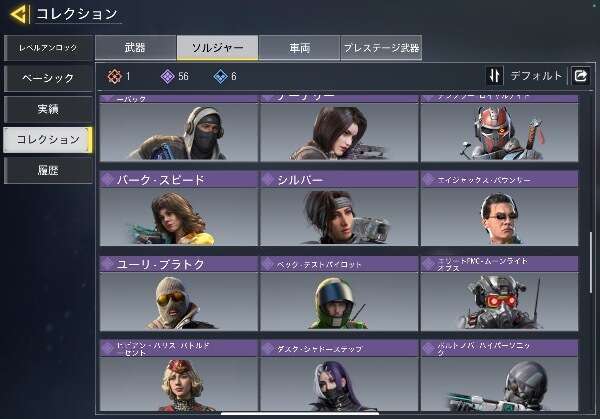Click the share icon button
Screen dimensions: 600x419
(580, 76)
